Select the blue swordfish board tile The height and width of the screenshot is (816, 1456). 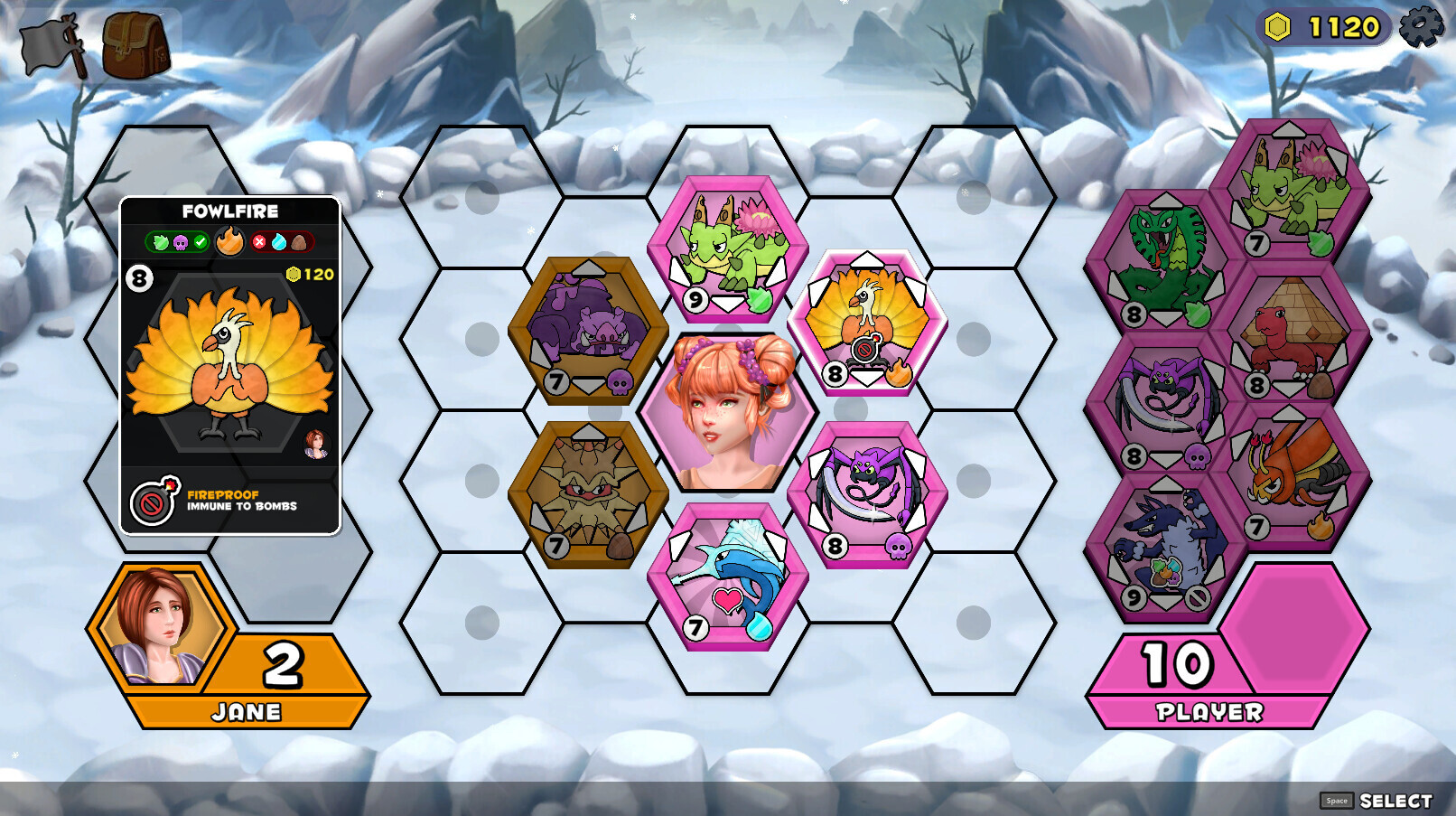[727, 576]
